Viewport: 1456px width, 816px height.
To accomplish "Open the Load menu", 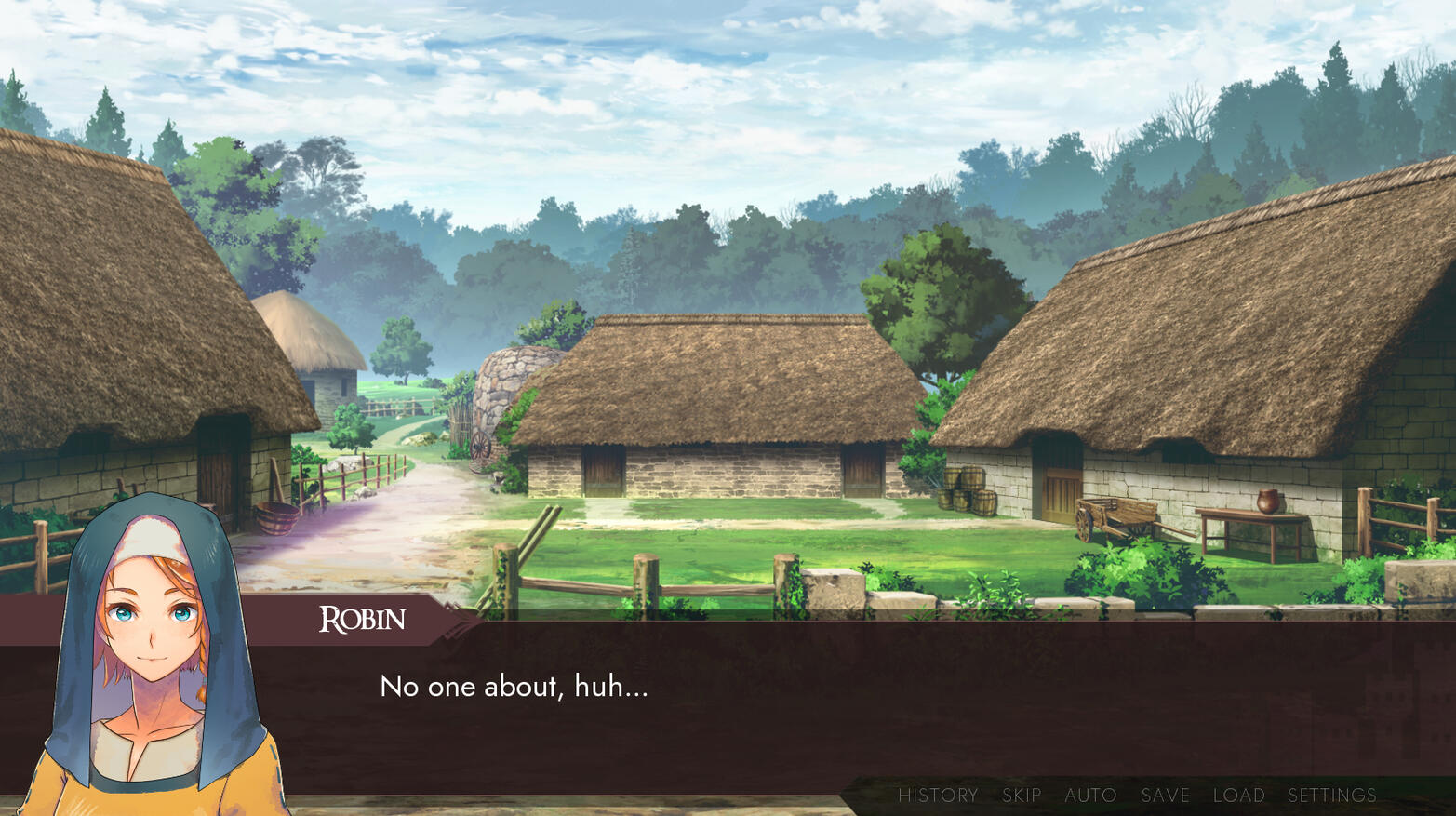I will pos(1238,796).
